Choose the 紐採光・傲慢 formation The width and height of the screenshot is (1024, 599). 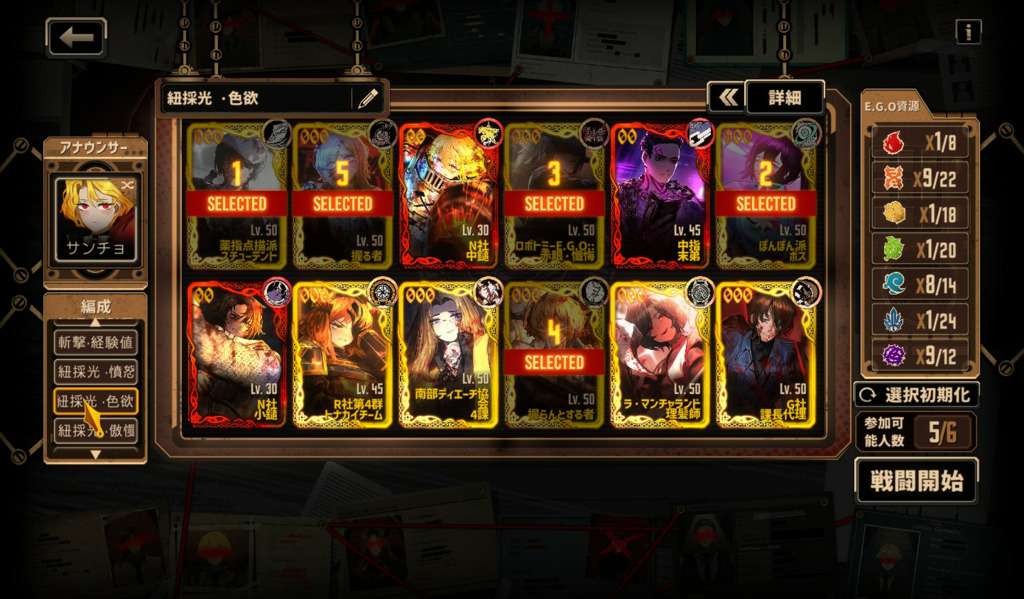[x=95, y=431]
